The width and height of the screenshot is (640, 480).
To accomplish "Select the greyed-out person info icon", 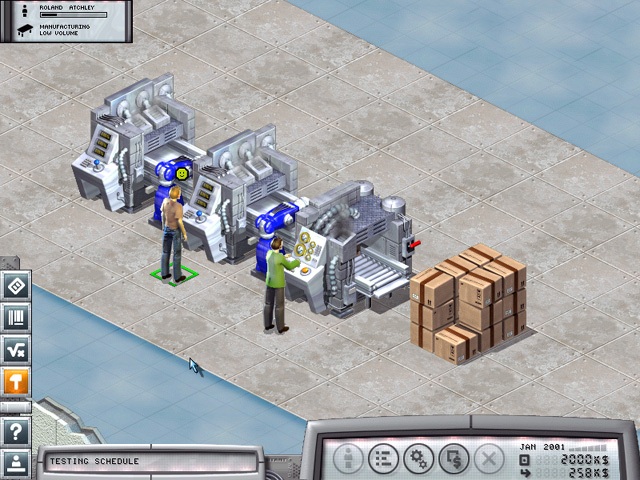I will click(347, 459).
